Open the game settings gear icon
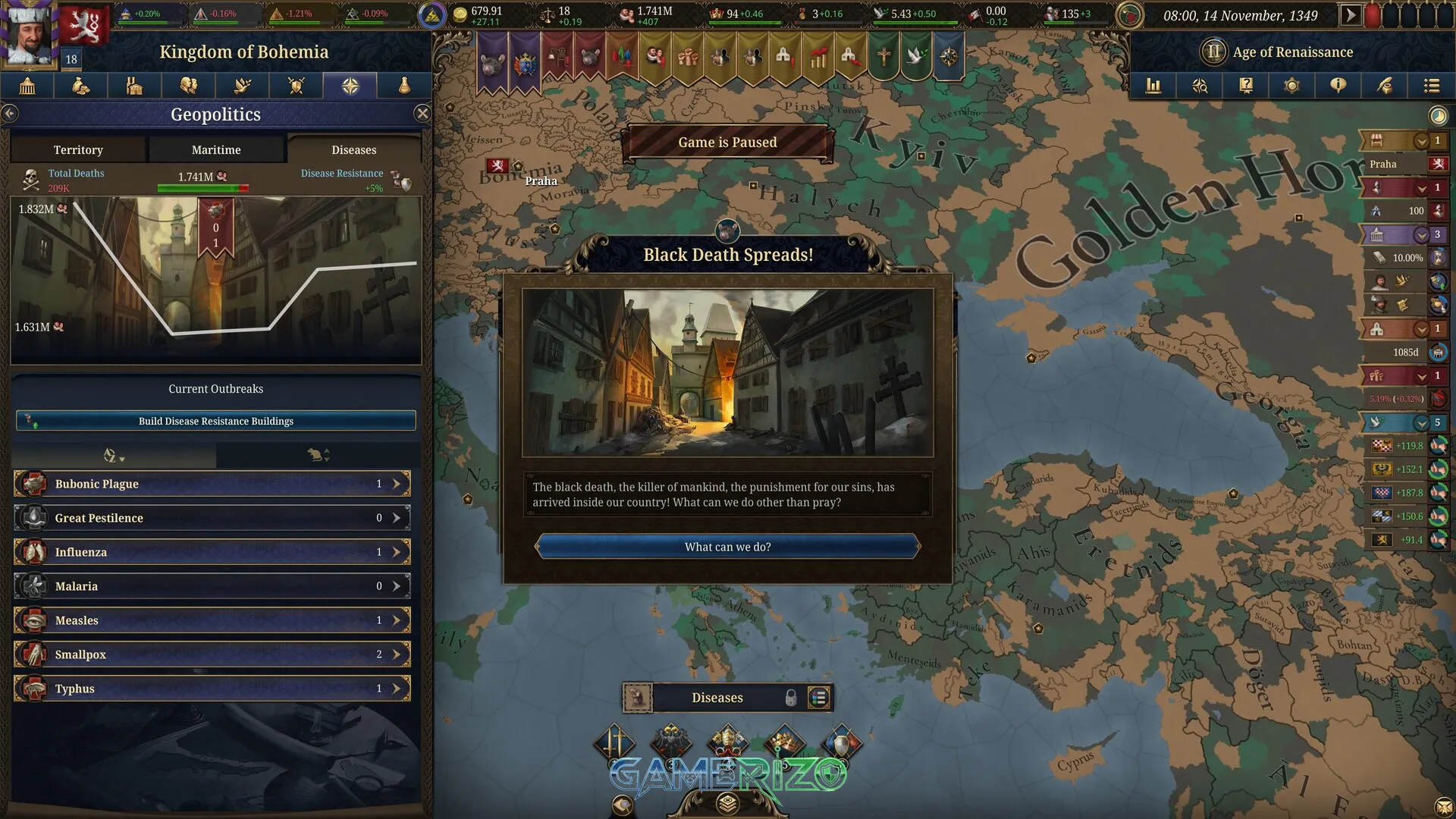This screenshot has height=819, width=1456. coord(1292,86)
